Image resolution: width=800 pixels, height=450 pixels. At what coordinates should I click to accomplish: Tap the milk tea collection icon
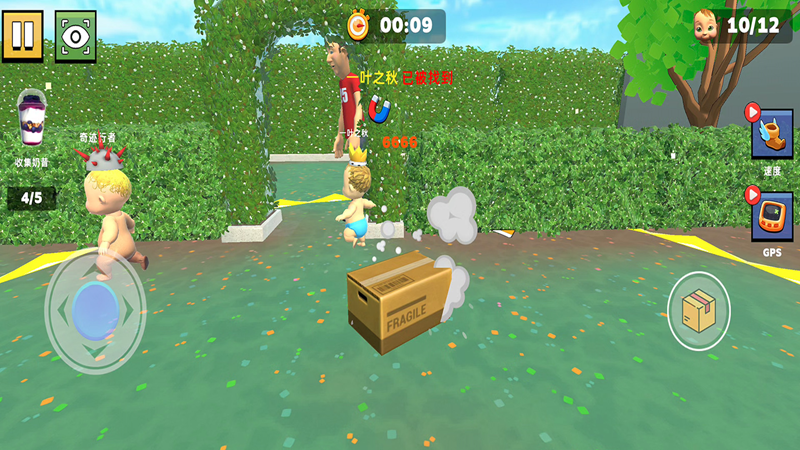pos(32,122)
